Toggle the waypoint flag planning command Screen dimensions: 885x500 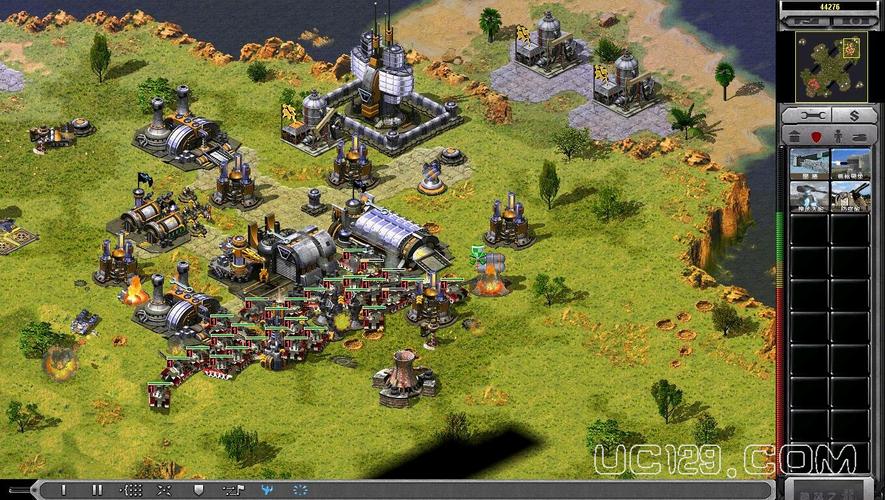coord(233,490)
